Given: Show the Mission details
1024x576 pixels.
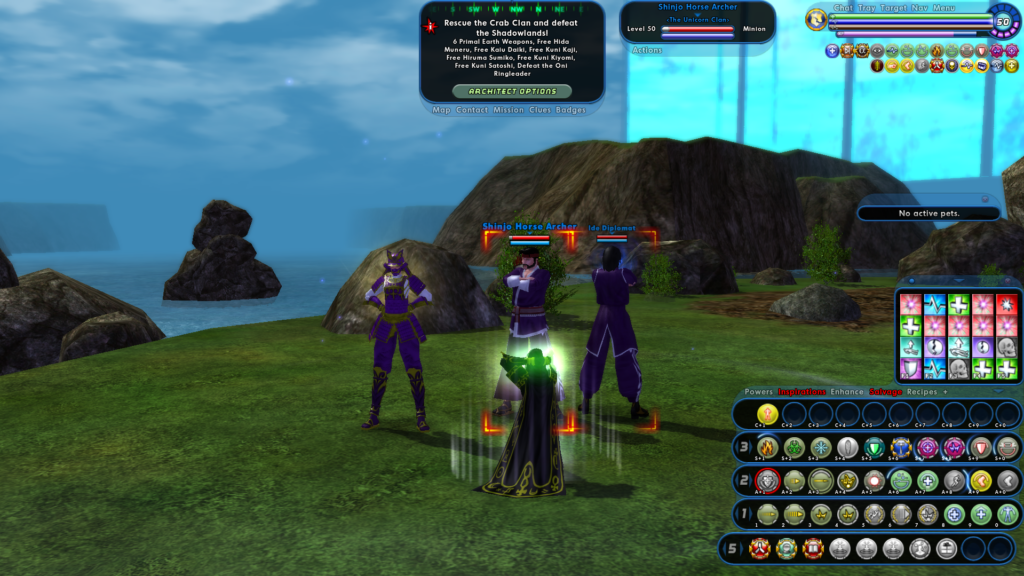Looking at the screenshot, I should (x=508, y=110).
